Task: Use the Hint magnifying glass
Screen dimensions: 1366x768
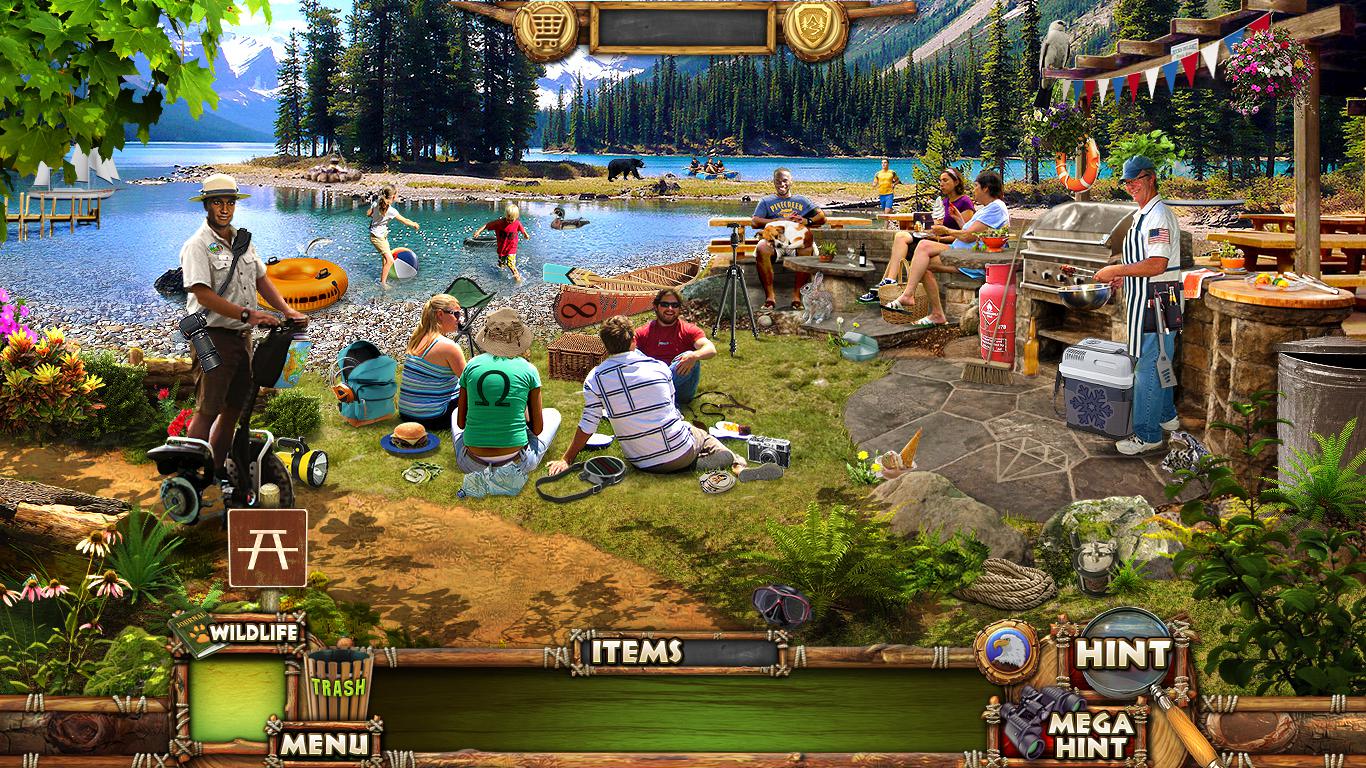Action: 1125,654
